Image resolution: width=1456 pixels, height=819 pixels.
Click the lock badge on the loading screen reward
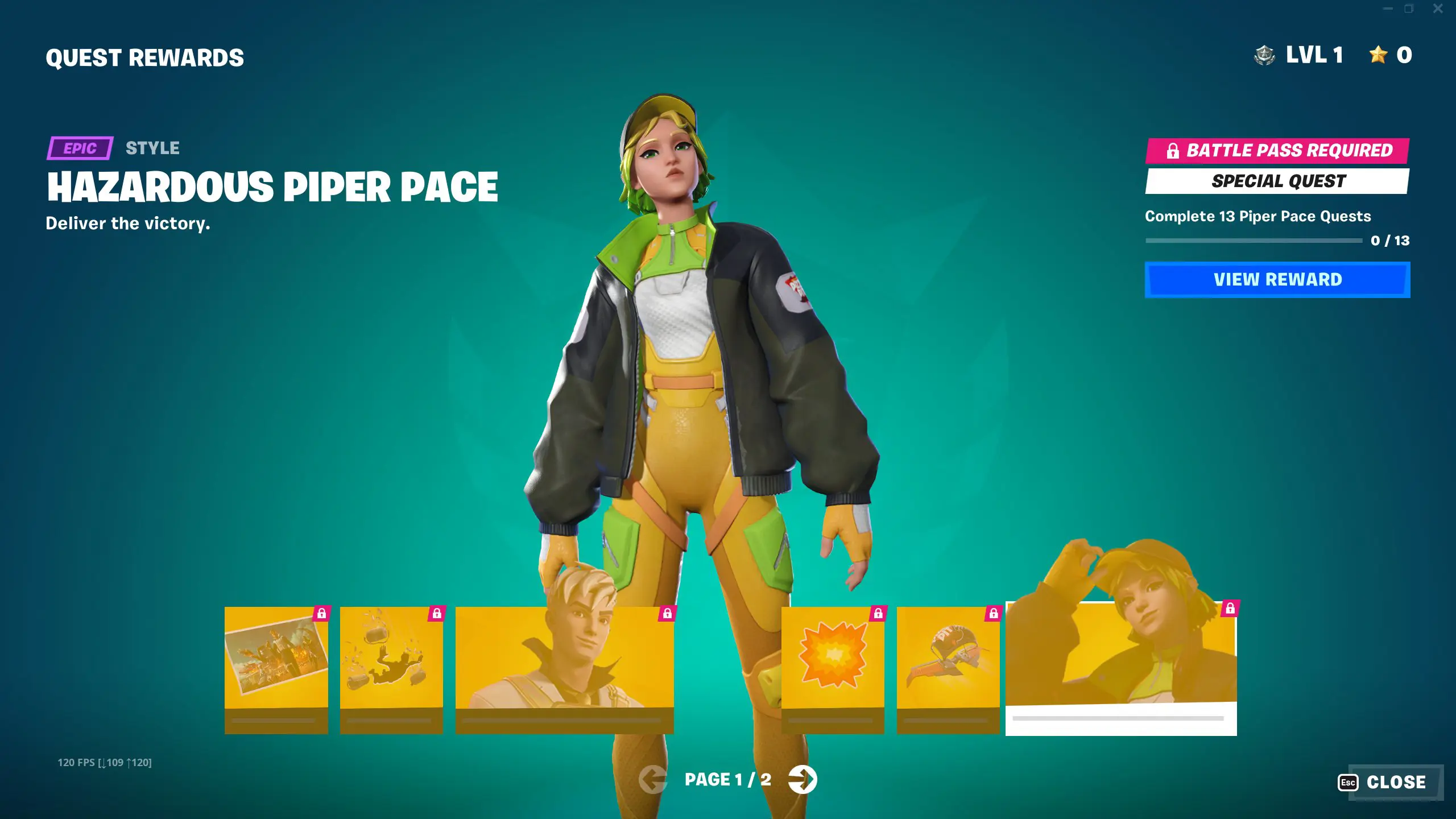[322, 614]
